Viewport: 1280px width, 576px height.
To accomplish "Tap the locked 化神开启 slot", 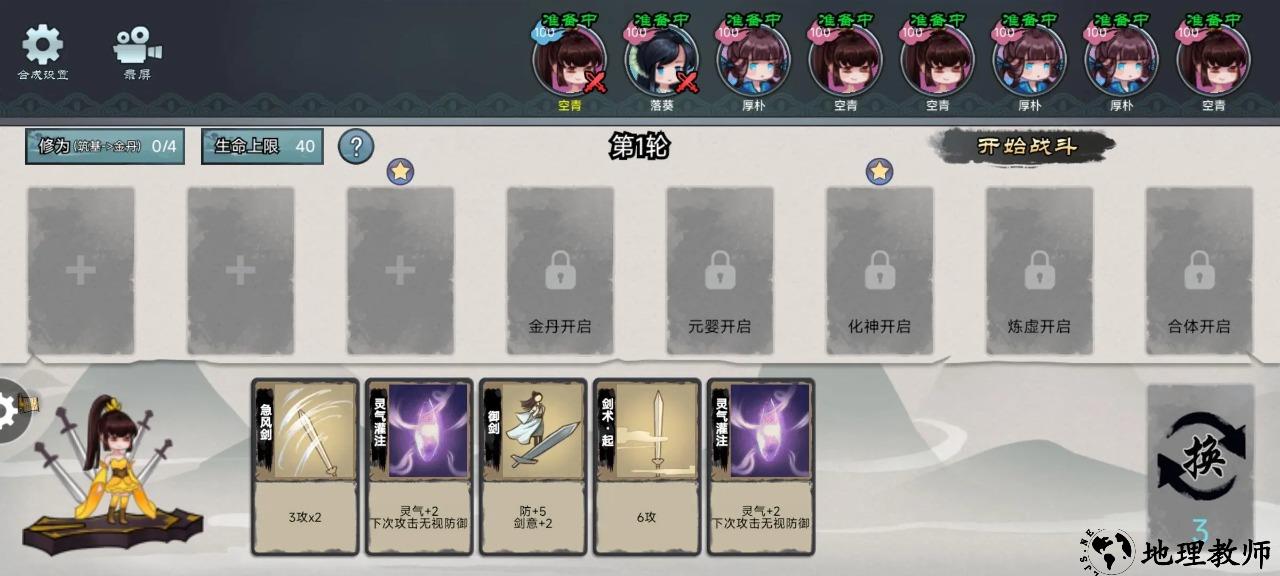I will tap(880, 270).
